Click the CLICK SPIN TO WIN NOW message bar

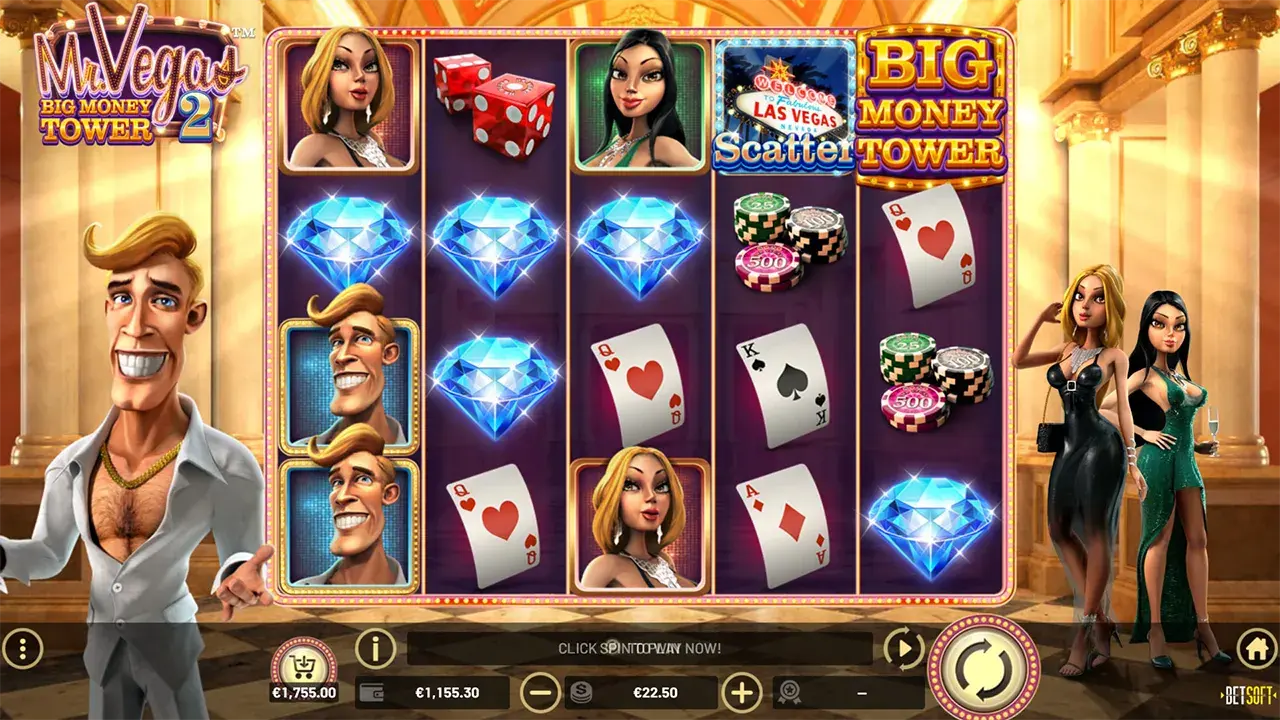pyautogui.click(x=640, y=648)
